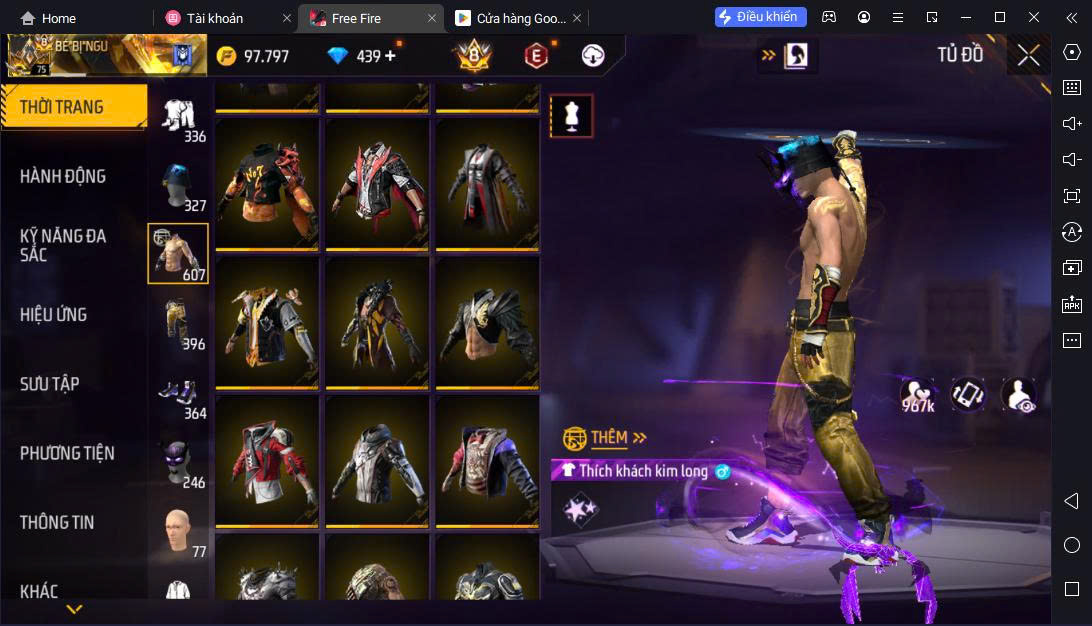Switch to HÀNH ĐỘNG category
Image resolution: width=1092 pixels, height=626 pixels.
coord(63,176)
